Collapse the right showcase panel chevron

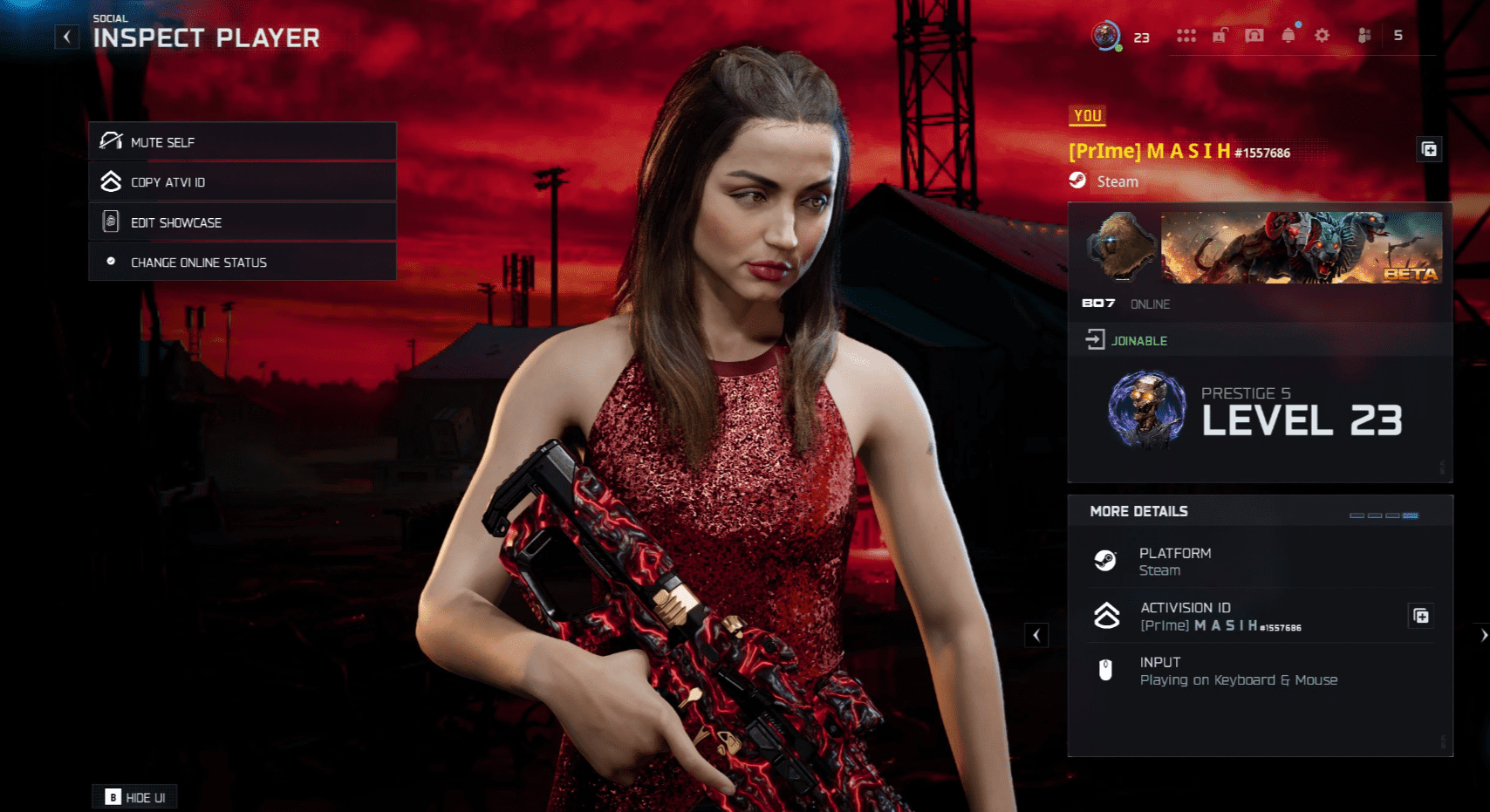point(1036,635)
